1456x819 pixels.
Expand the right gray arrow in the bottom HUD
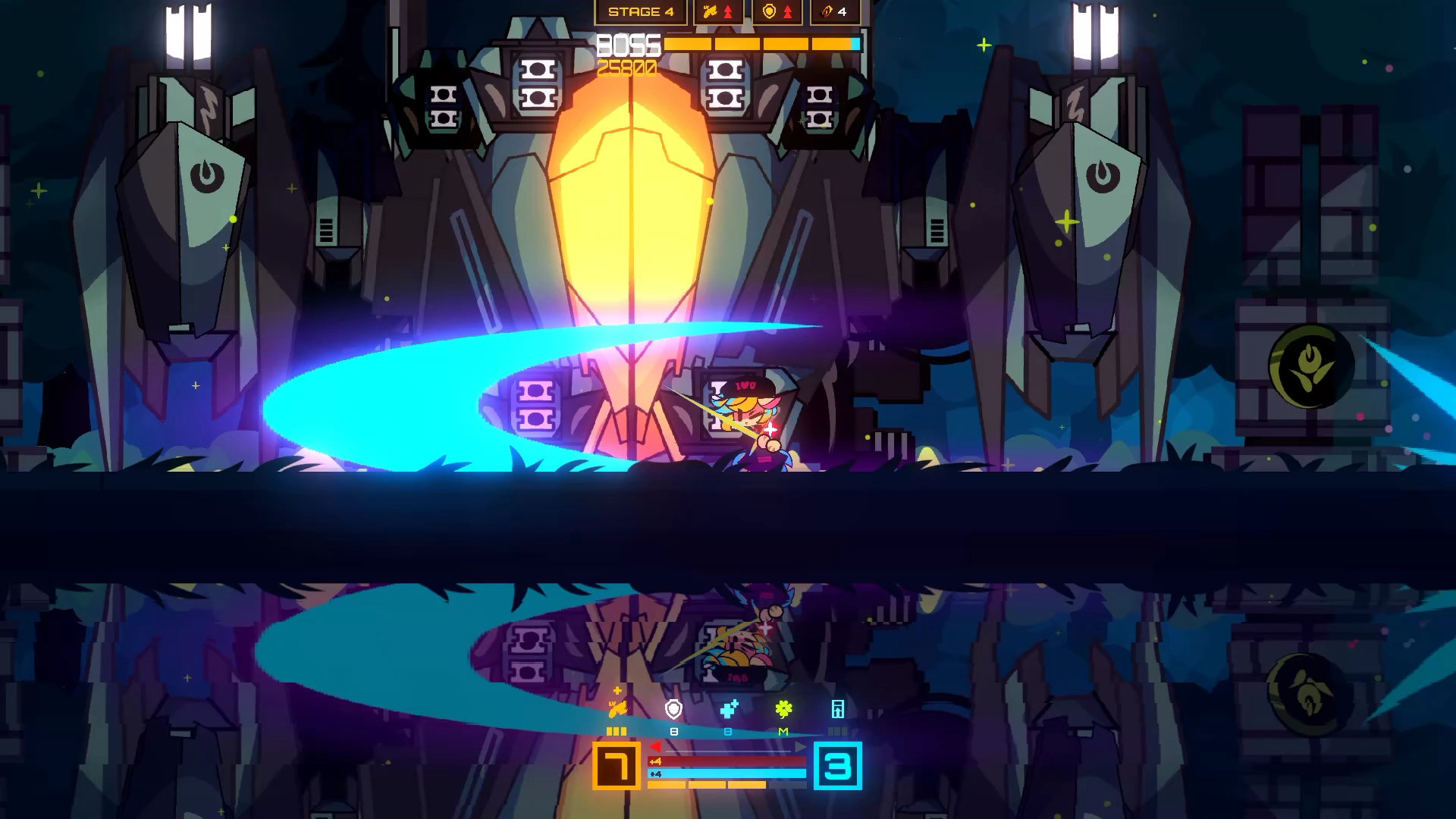(799, 747)
